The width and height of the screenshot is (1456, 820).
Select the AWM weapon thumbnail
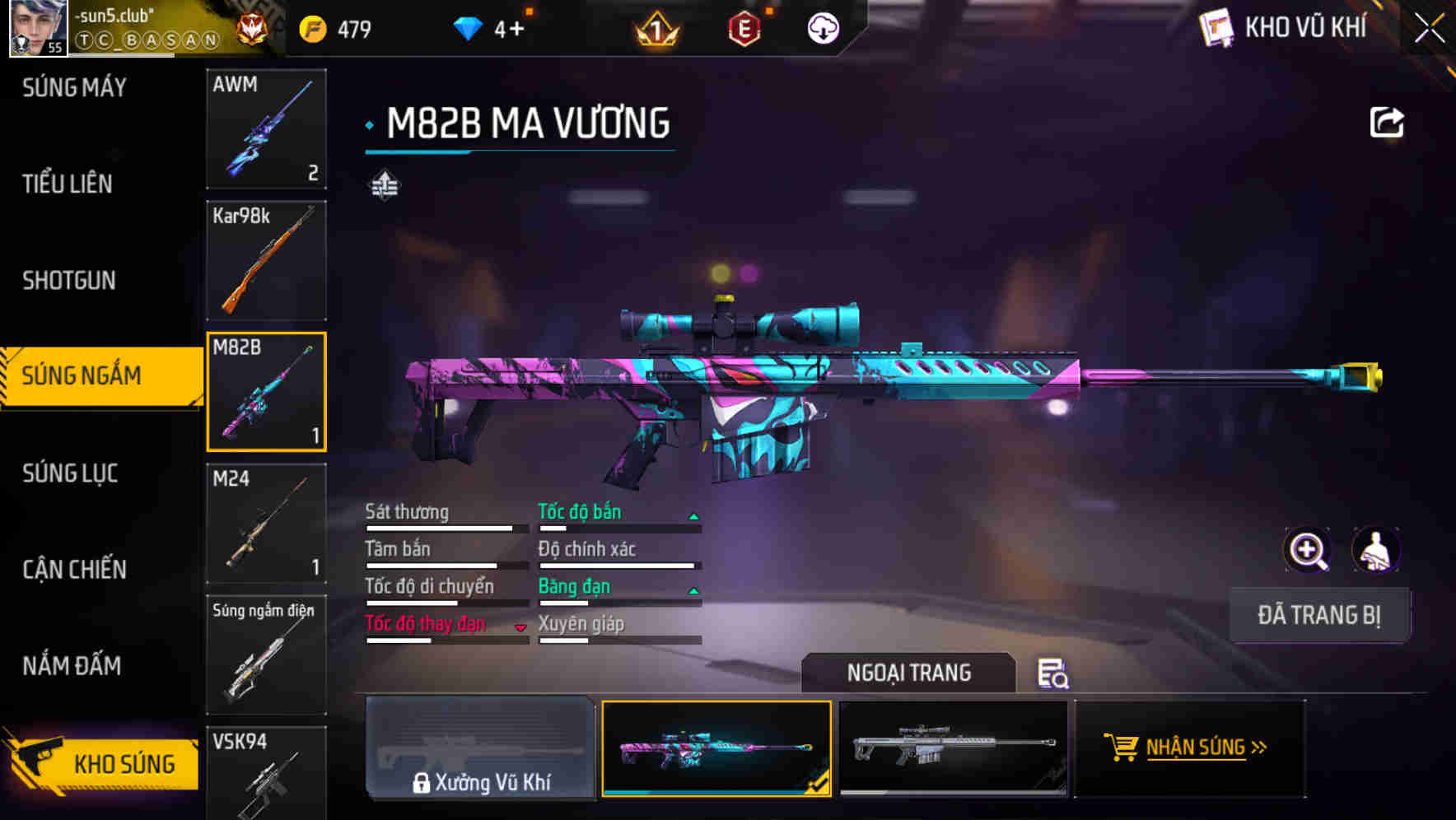pyautogui.click(x=265, y=129)
